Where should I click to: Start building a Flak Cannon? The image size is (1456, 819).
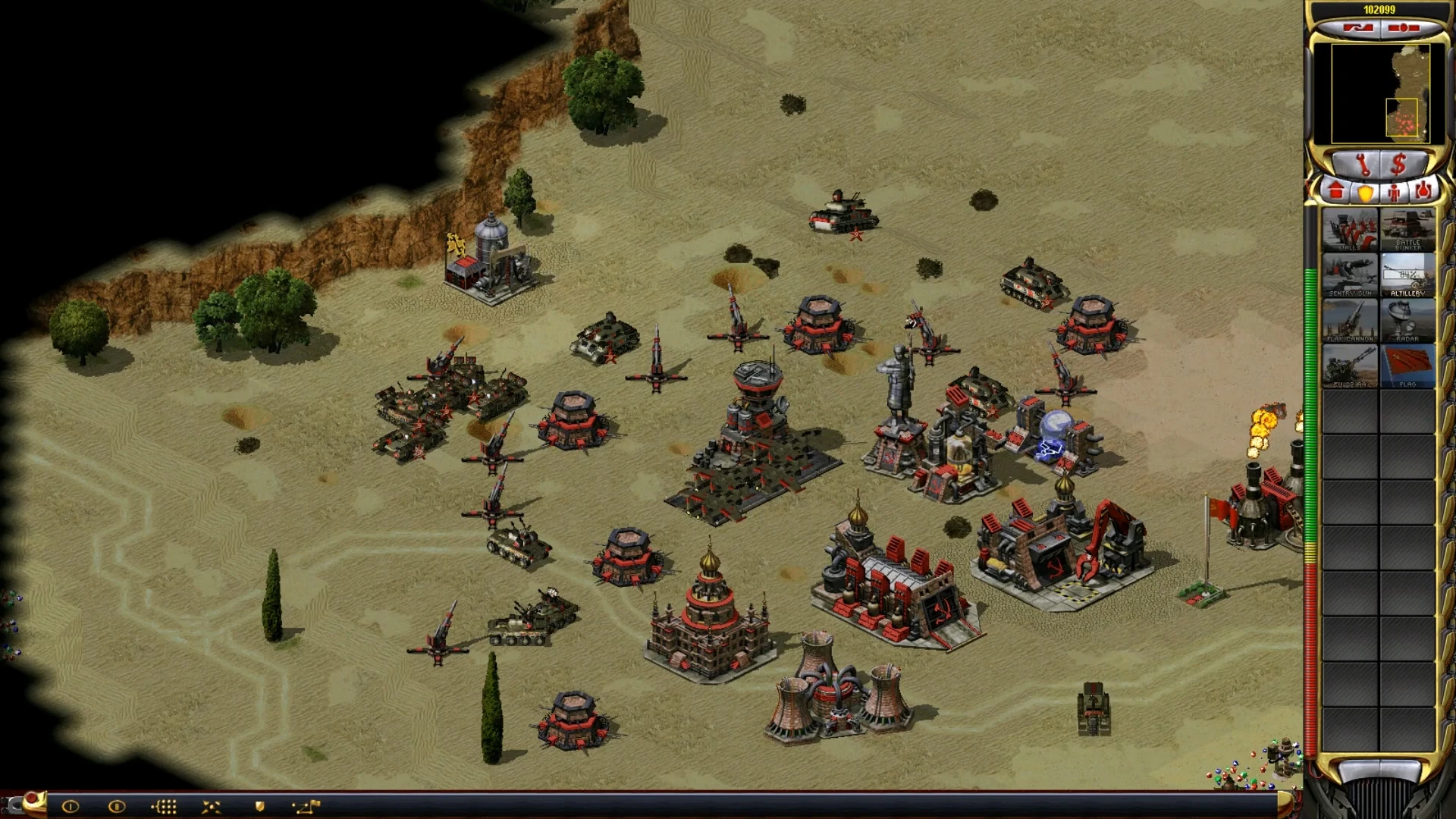[x=1350, y=318]
